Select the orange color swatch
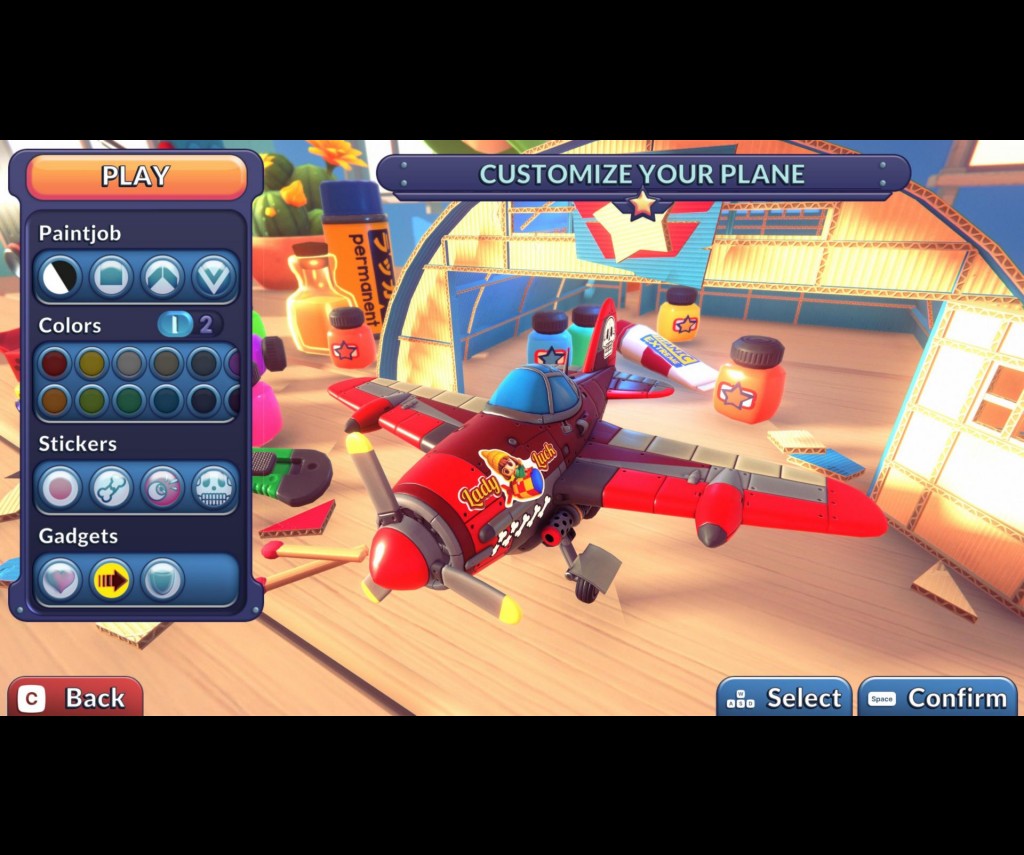The image size is (1024, 855). 54,400
